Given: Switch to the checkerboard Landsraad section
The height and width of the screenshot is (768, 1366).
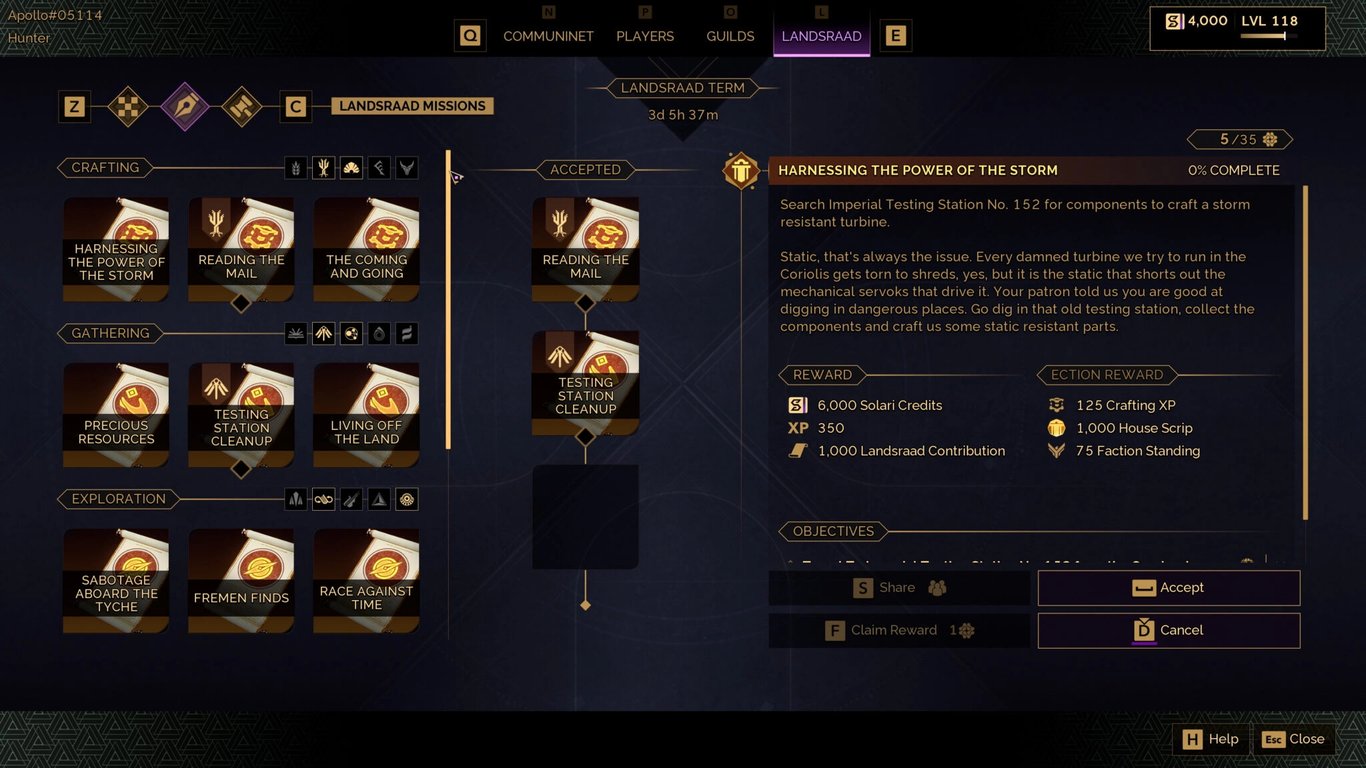Looking at the screenshot, I should (128, 106).
